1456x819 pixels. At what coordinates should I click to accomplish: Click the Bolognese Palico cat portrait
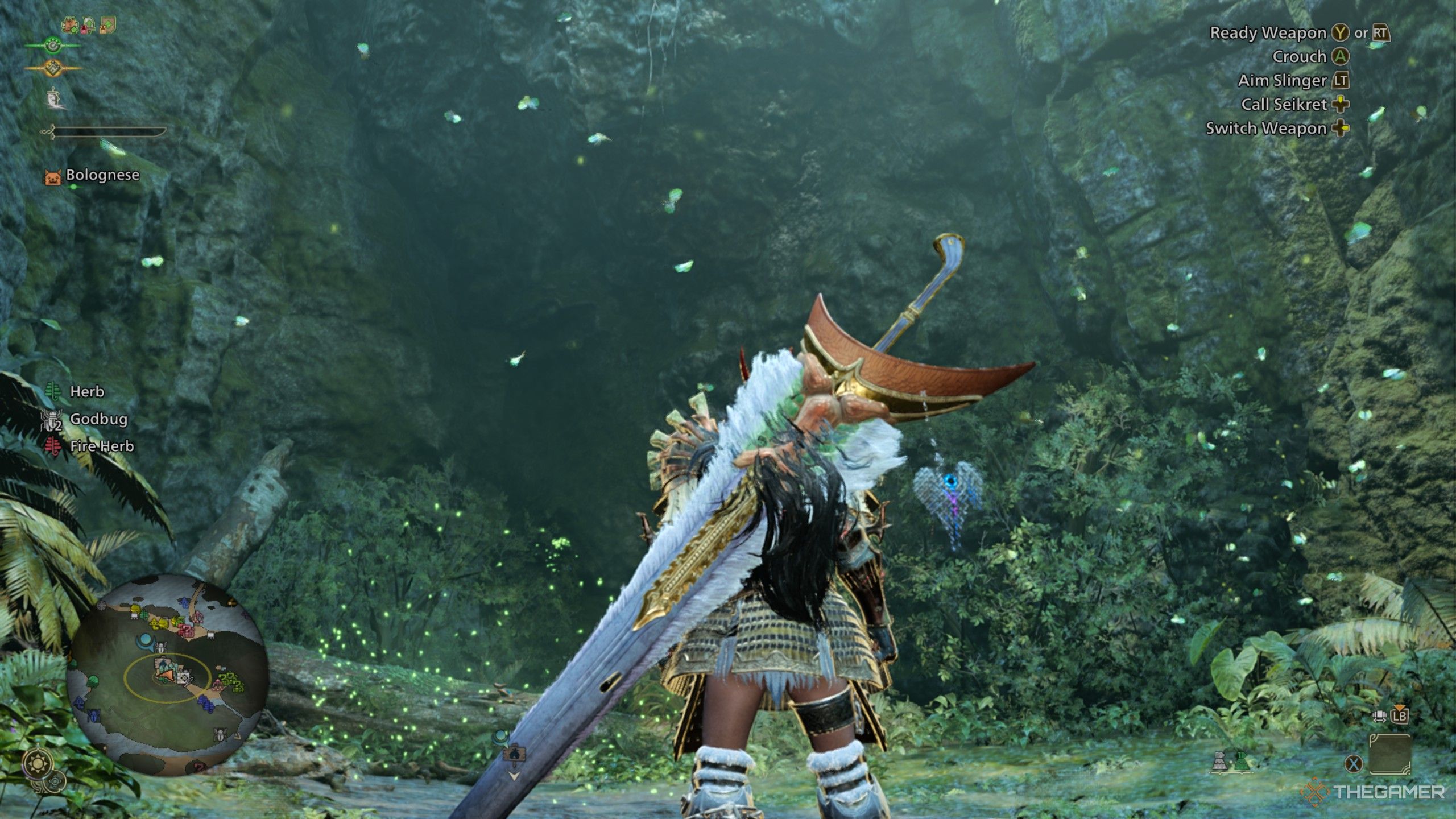click(x=53, y=177)
